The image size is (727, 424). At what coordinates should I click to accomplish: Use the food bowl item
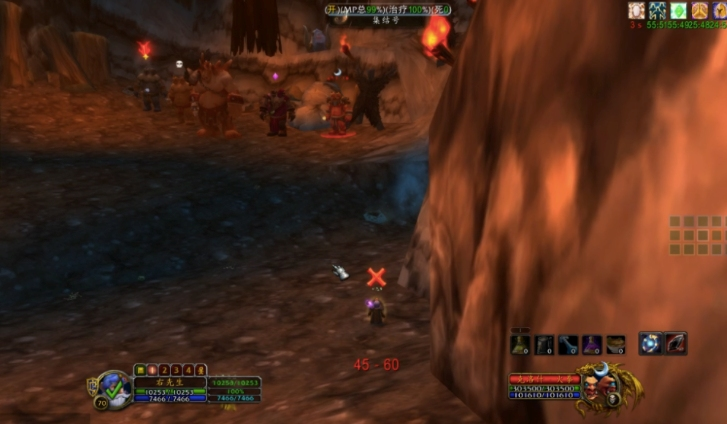[616, 345]
